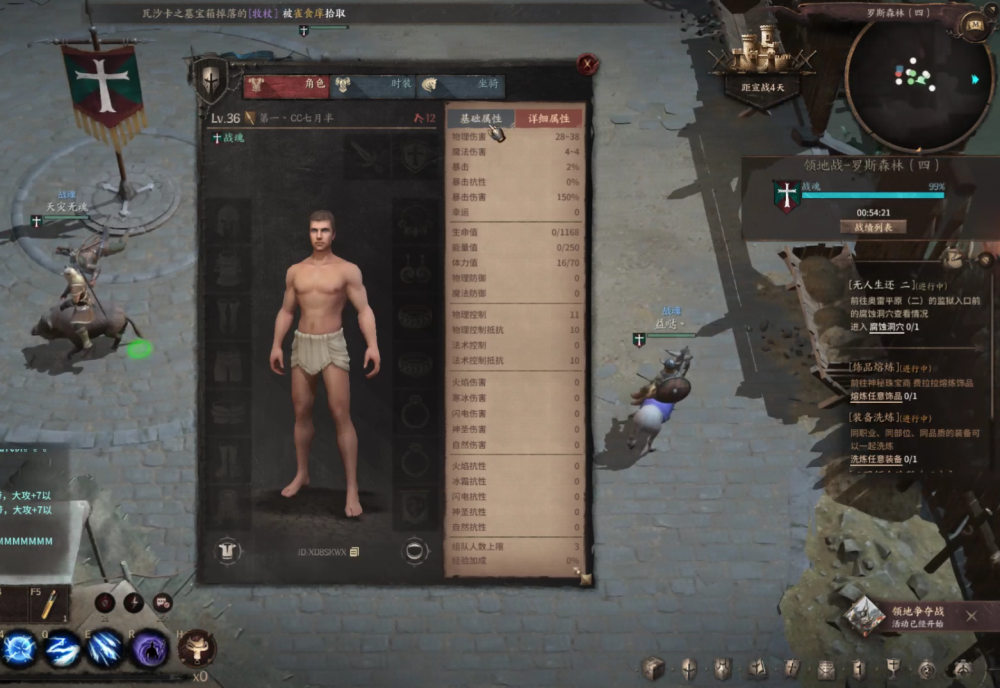Close the character panel with the red X
1000x688 pixels.
(x=588, y=64)
